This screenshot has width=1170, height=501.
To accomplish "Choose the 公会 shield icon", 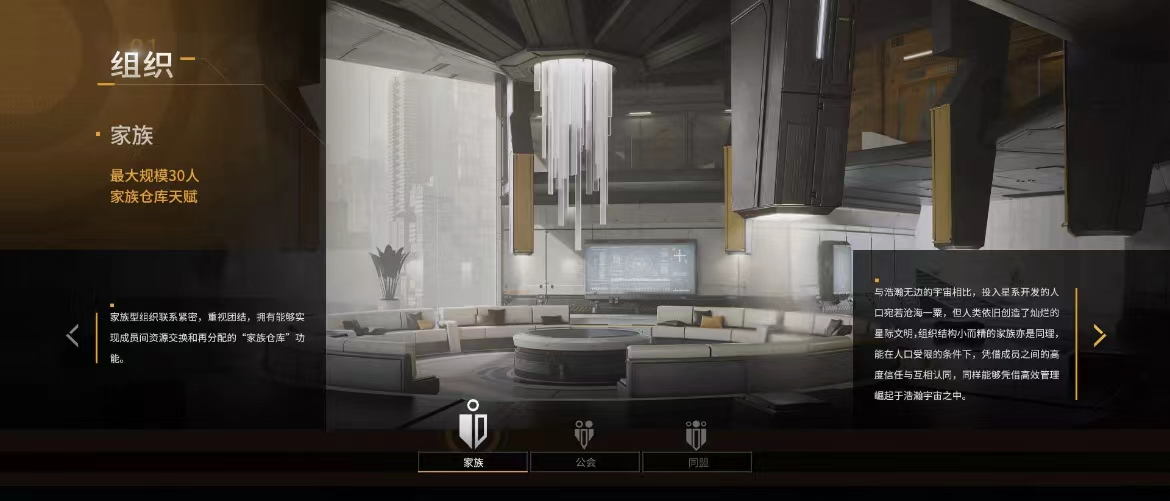I will click(585, 433).
